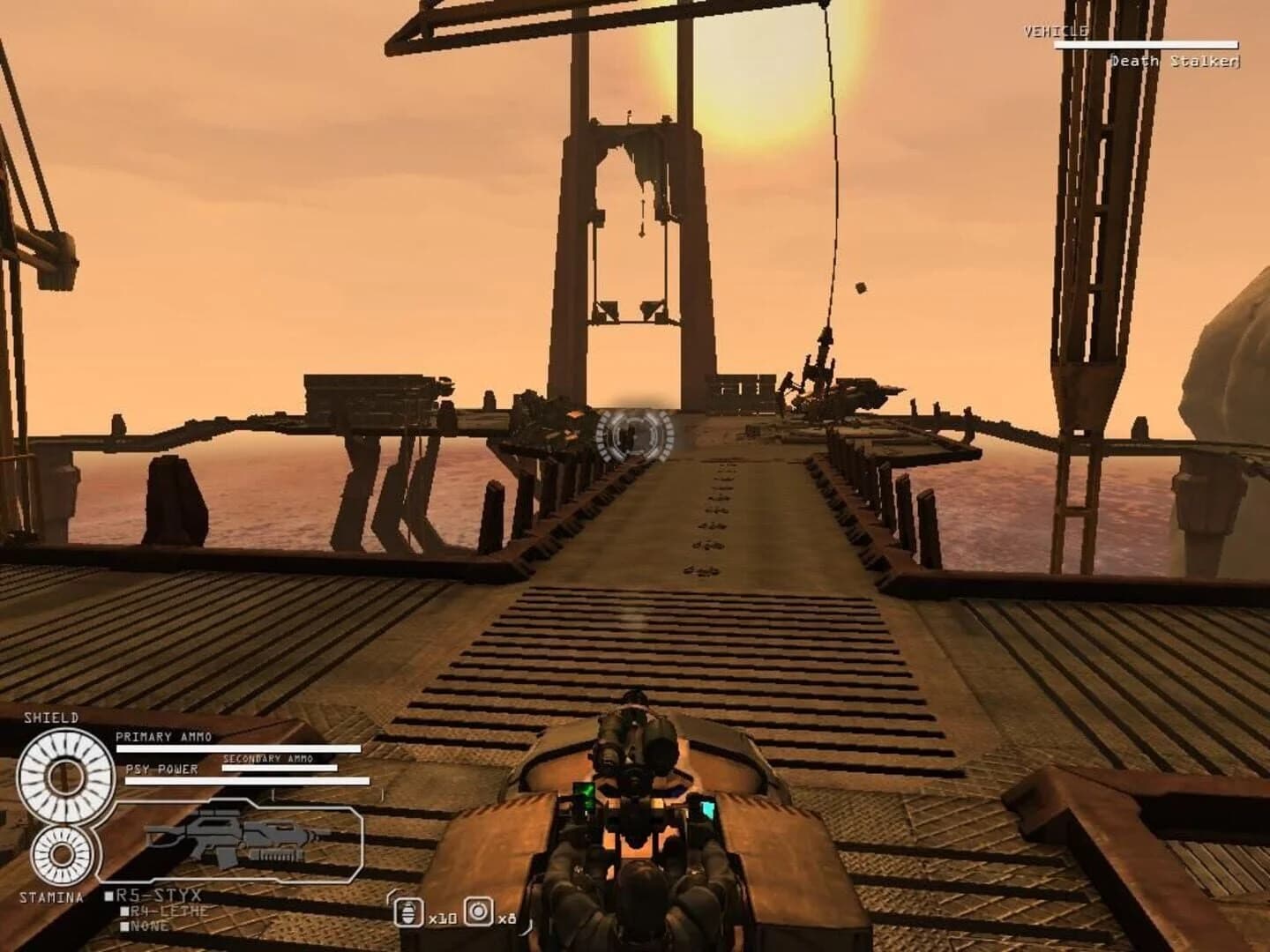Screen dimensions: 1270x952
Task: Select the R5-STYX weapon name
Action: click(x=157, y=893)
